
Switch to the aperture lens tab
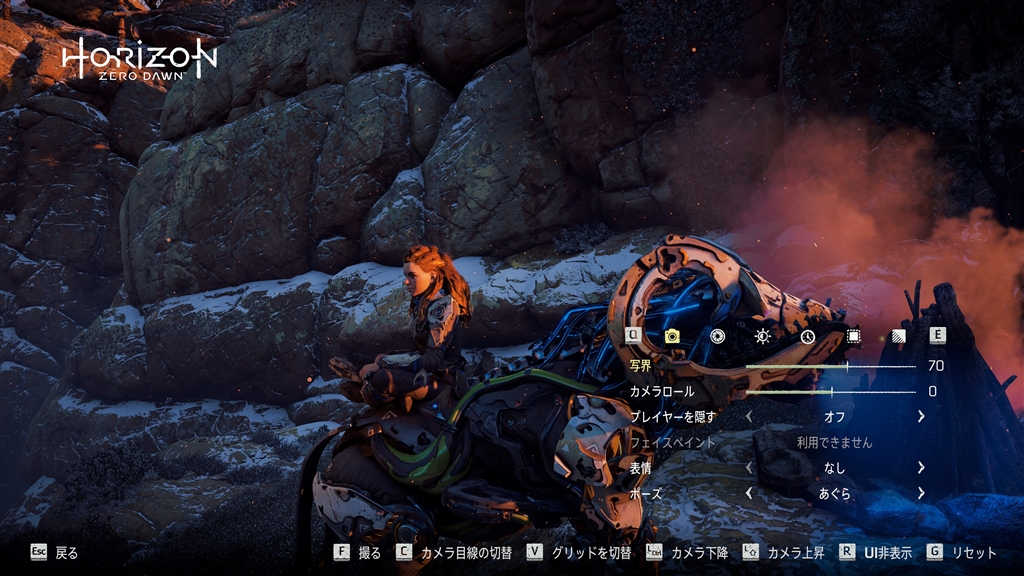click(717, 336)
